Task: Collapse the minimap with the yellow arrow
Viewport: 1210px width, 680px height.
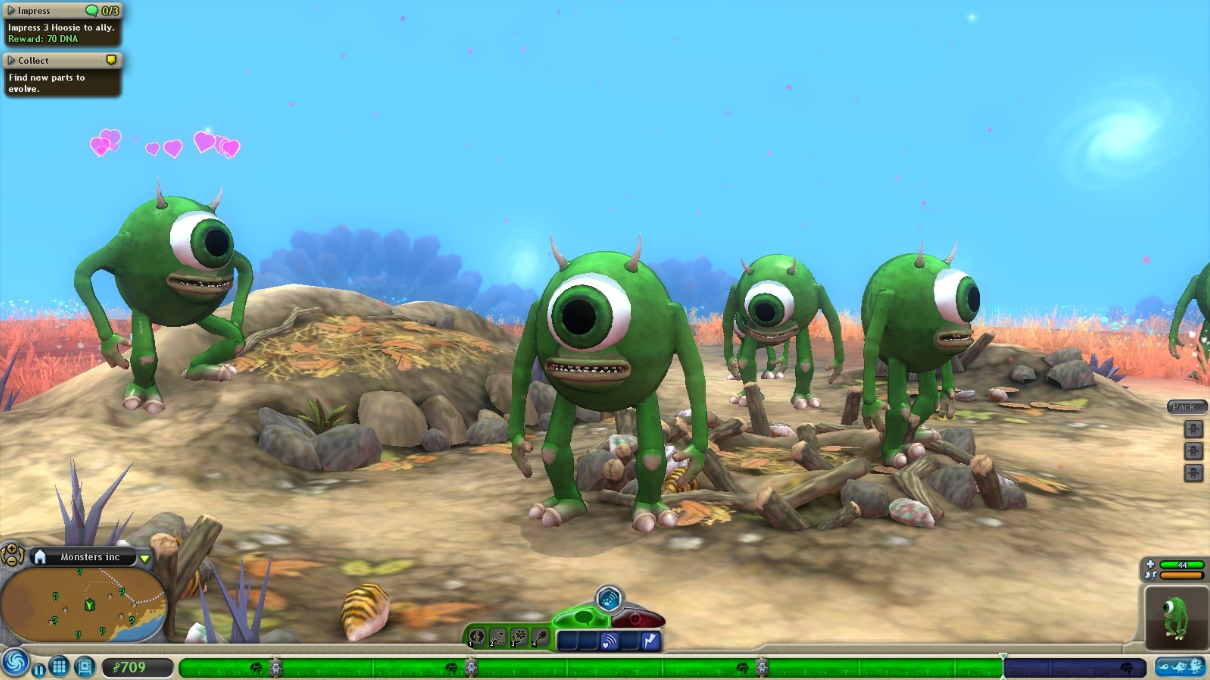Action: click(145, 558)
